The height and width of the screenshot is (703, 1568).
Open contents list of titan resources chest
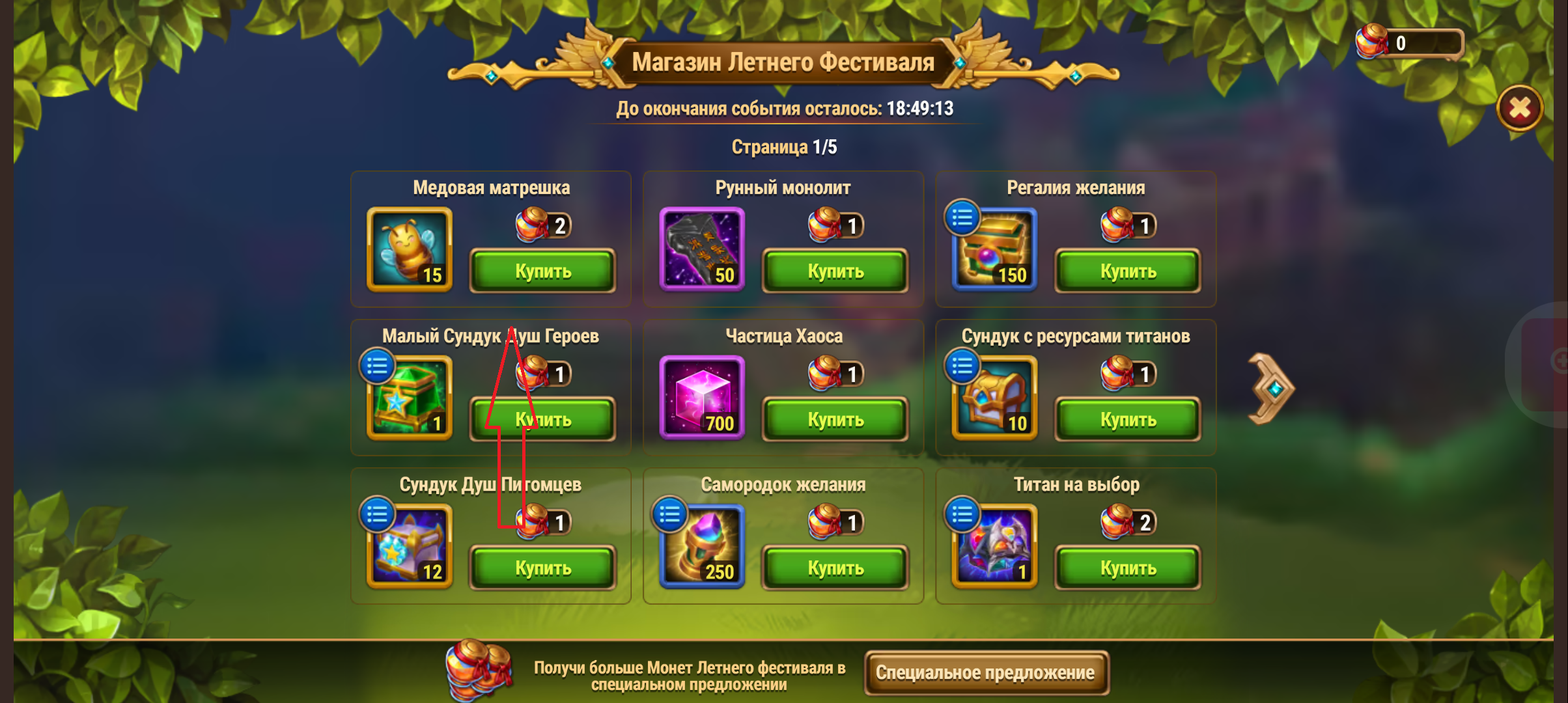[x=962, y=366]
